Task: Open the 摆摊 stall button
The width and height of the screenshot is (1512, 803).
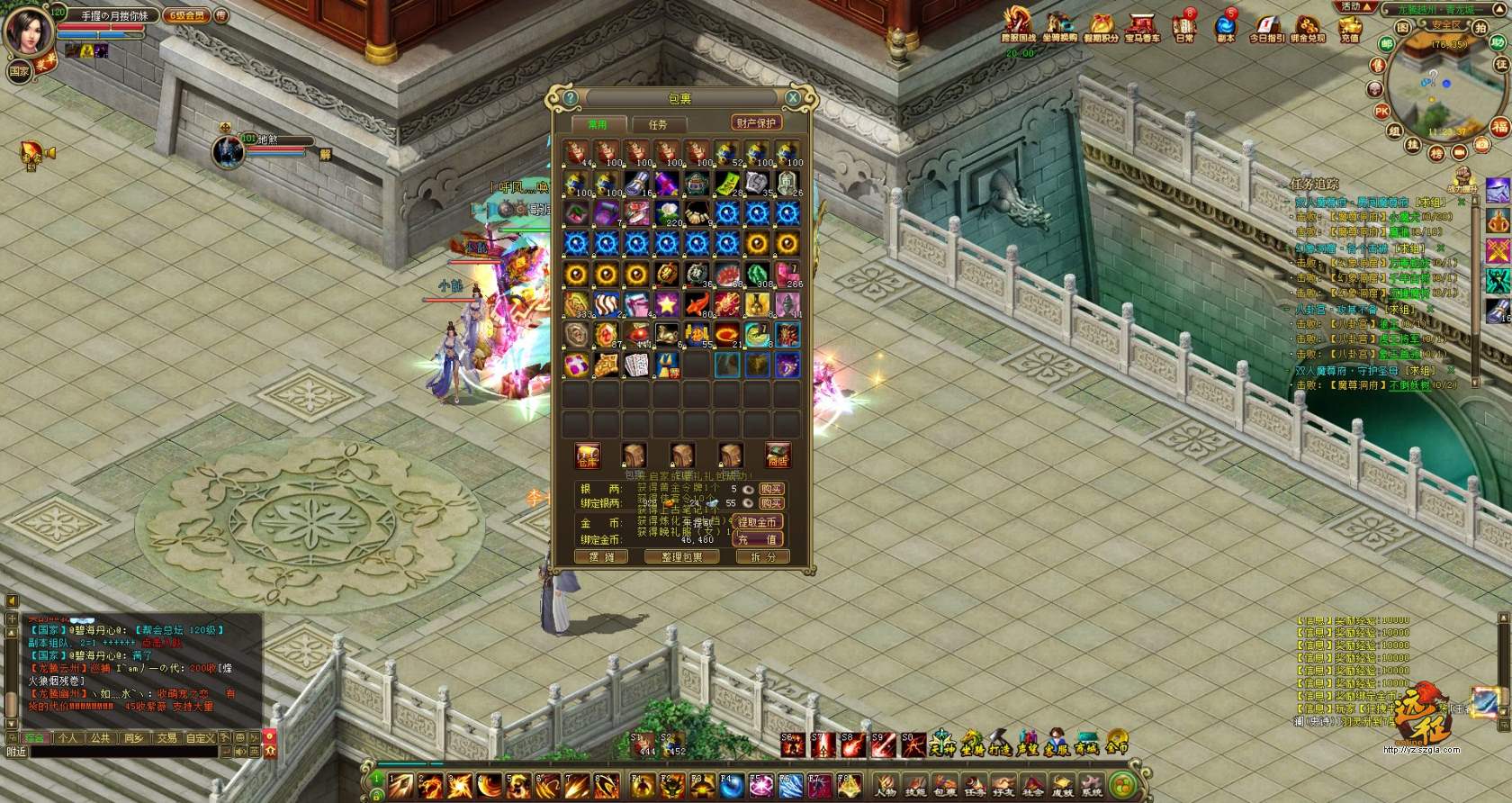Action: (601, 556)
